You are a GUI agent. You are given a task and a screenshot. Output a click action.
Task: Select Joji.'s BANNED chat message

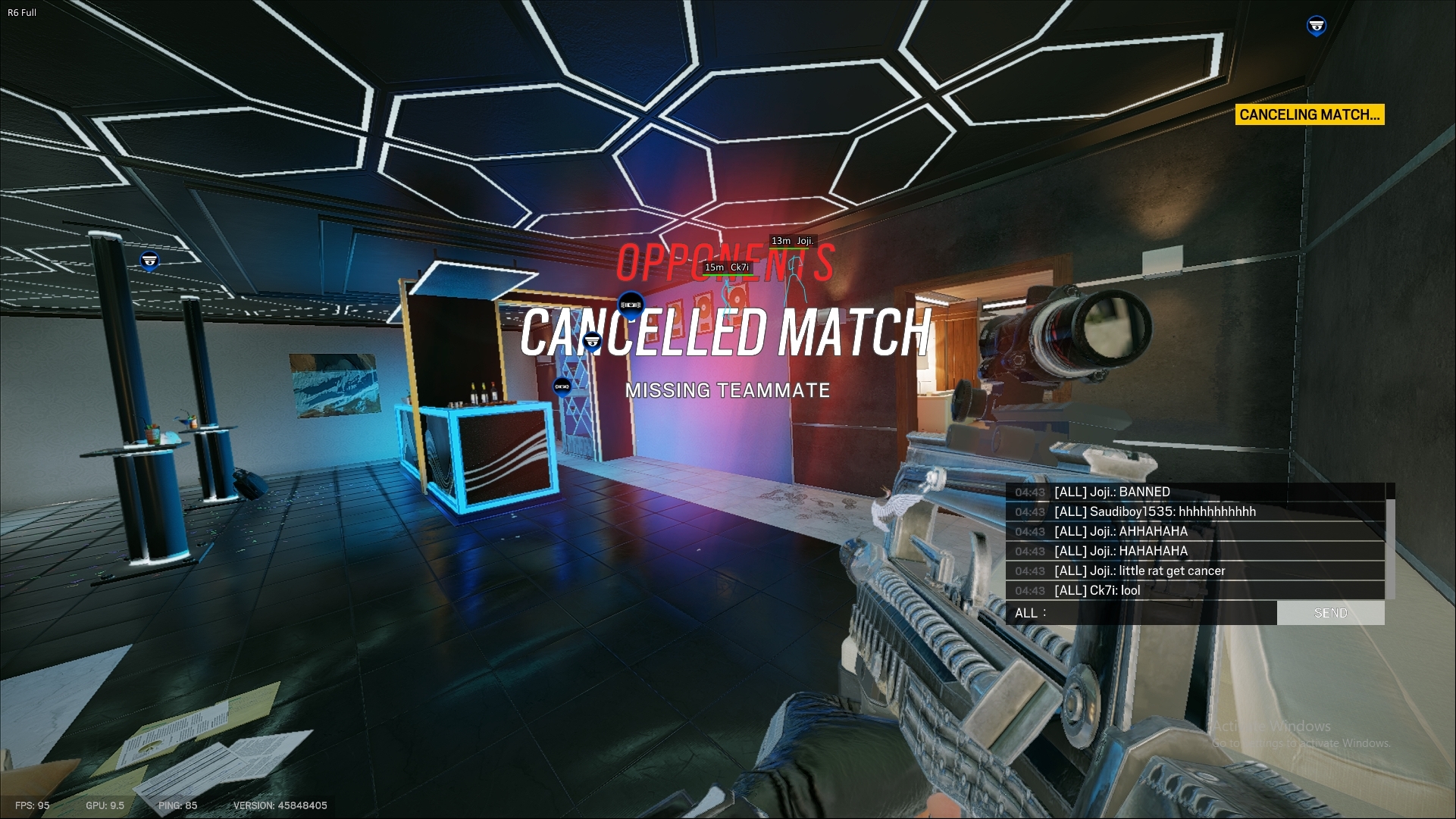tap(1110, 492)
